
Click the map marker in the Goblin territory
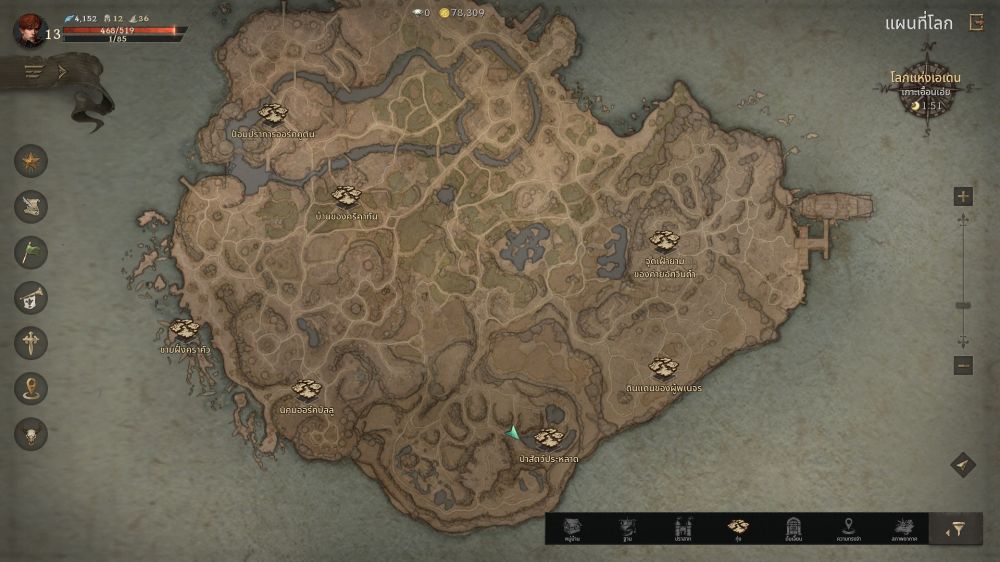pyautogui.click(x=662, y=367)
